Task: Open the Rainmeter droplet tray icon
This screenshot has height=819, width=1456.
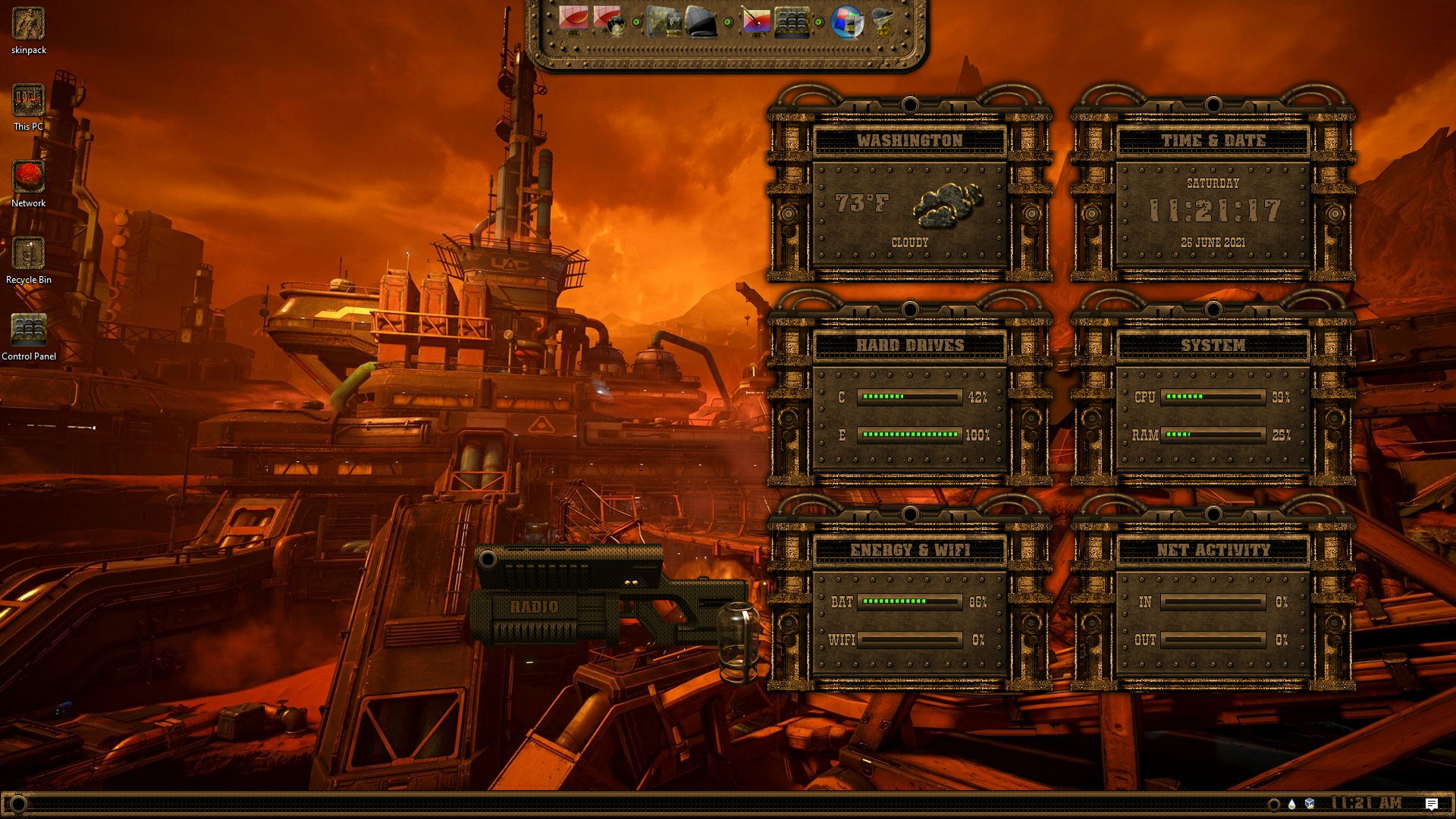Action: pyautogui.click(x=1291, y=804)
